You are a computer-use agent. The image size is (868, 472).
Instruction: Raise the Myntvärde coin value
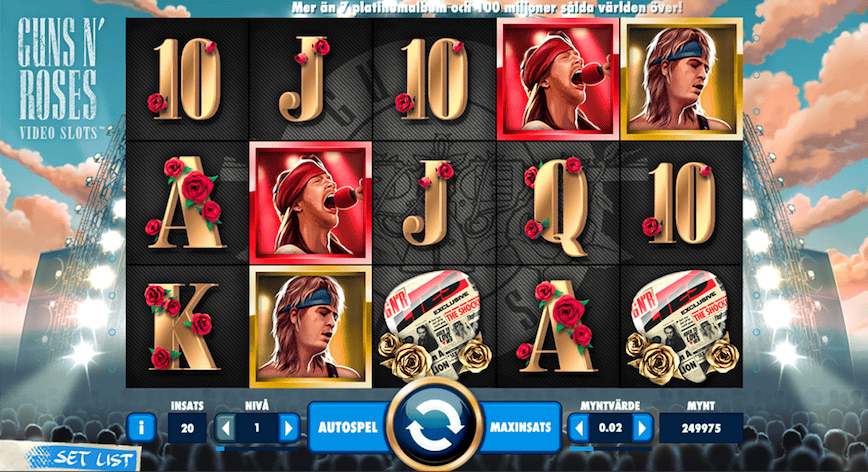[x=642, y=428]
